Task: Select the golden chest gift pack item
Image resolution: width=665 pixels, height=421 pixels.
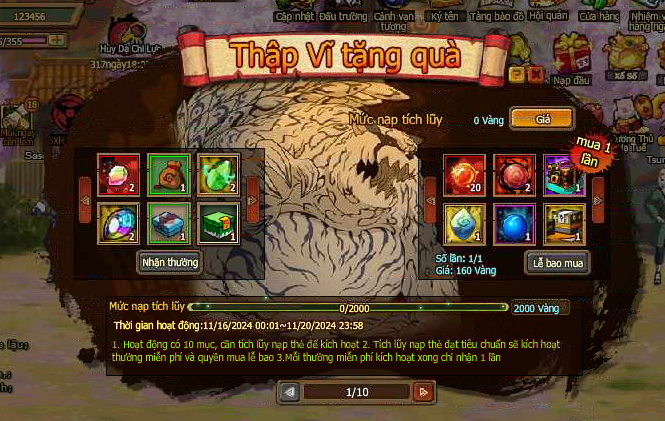Action: coord(563,222)
